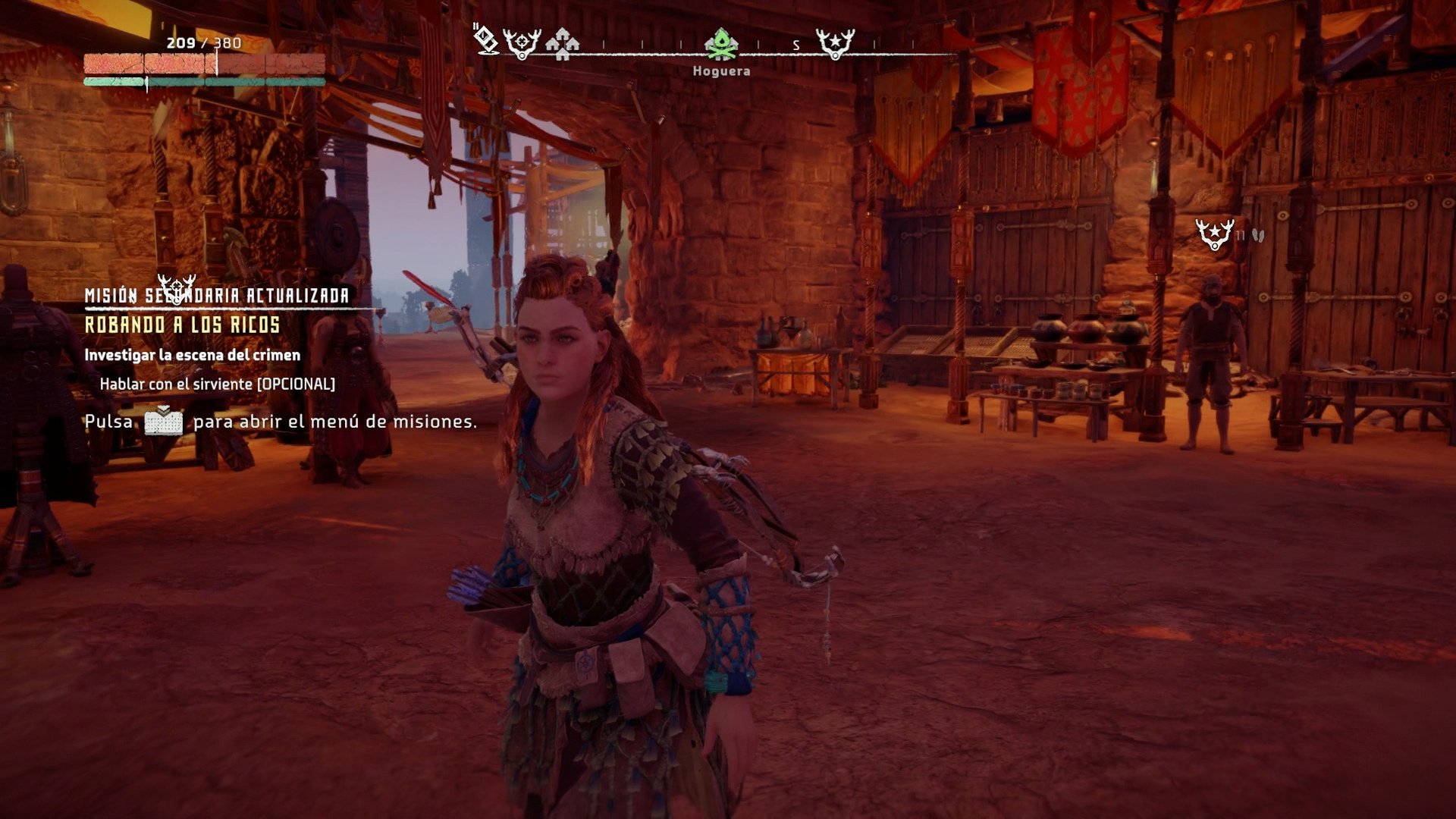Toggle the optional objective Hablar con el sirviente
Viewport: 1456px width, 819px height.
(x=218, y=385)
